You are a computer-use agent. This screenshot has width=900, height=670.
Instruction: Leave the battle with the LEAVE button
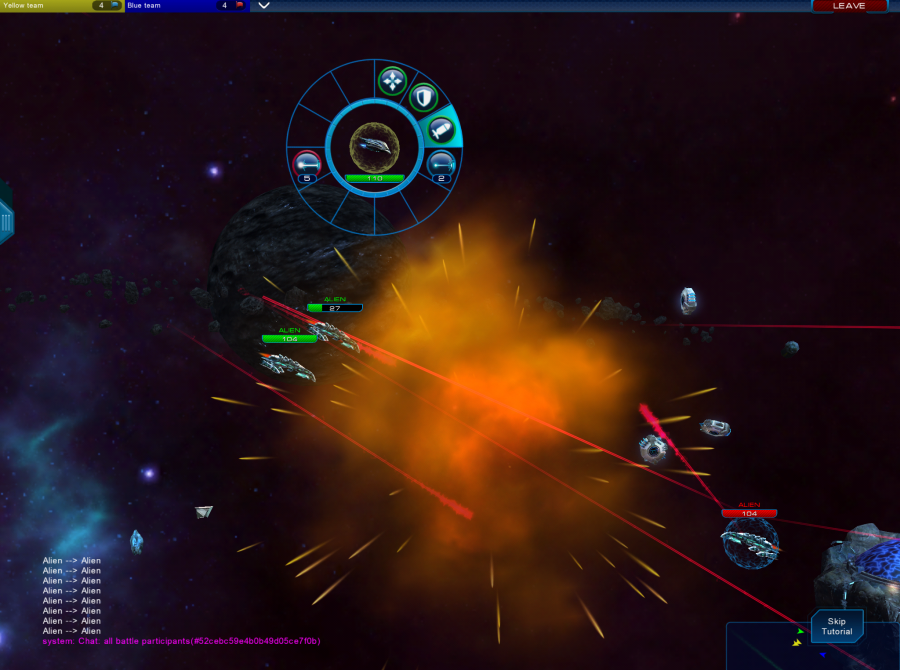pyautogui.click(x=849, y=6)
